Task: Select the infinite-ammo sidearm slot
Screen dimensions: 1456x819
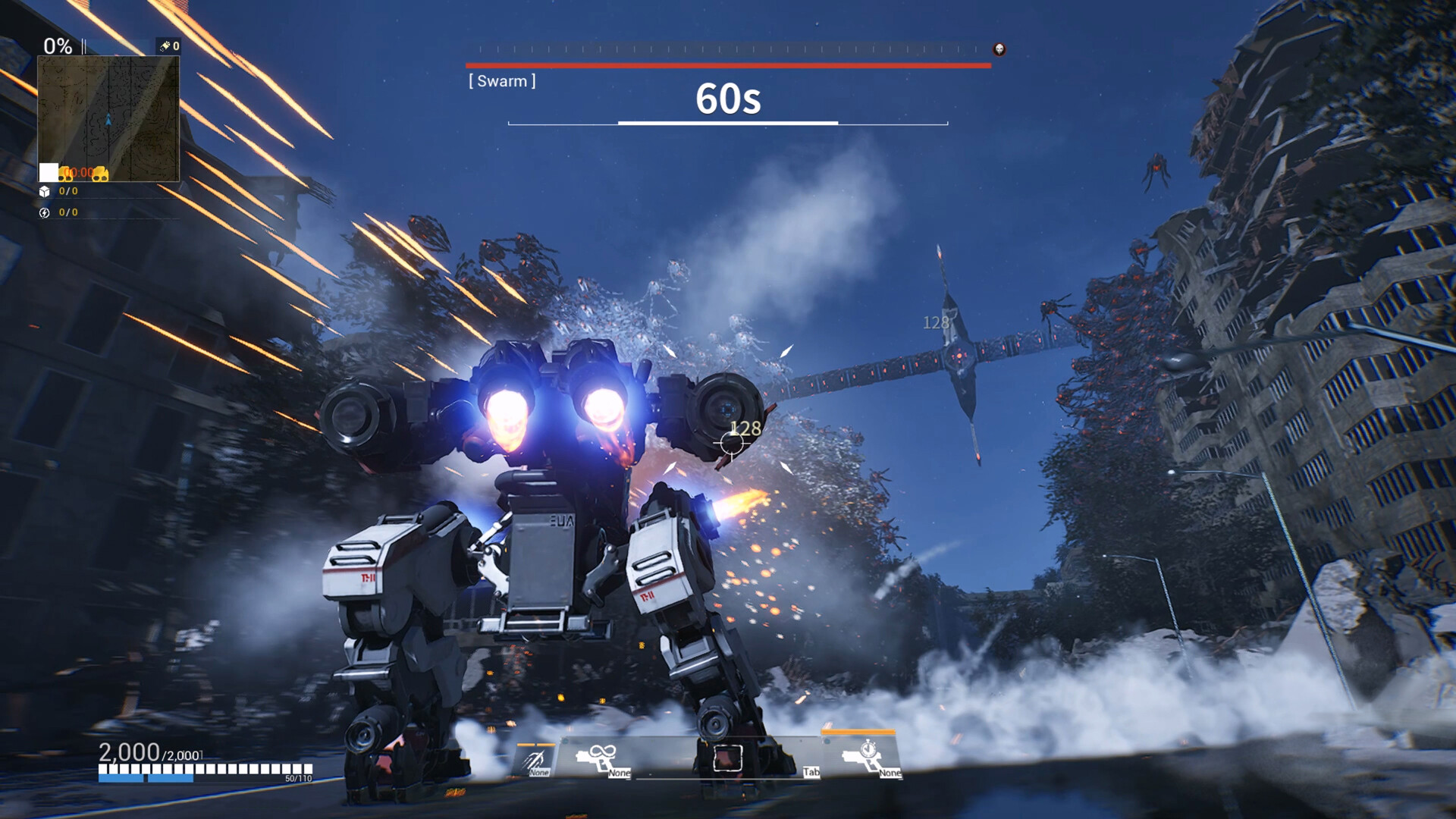Action: pos(596,758)
